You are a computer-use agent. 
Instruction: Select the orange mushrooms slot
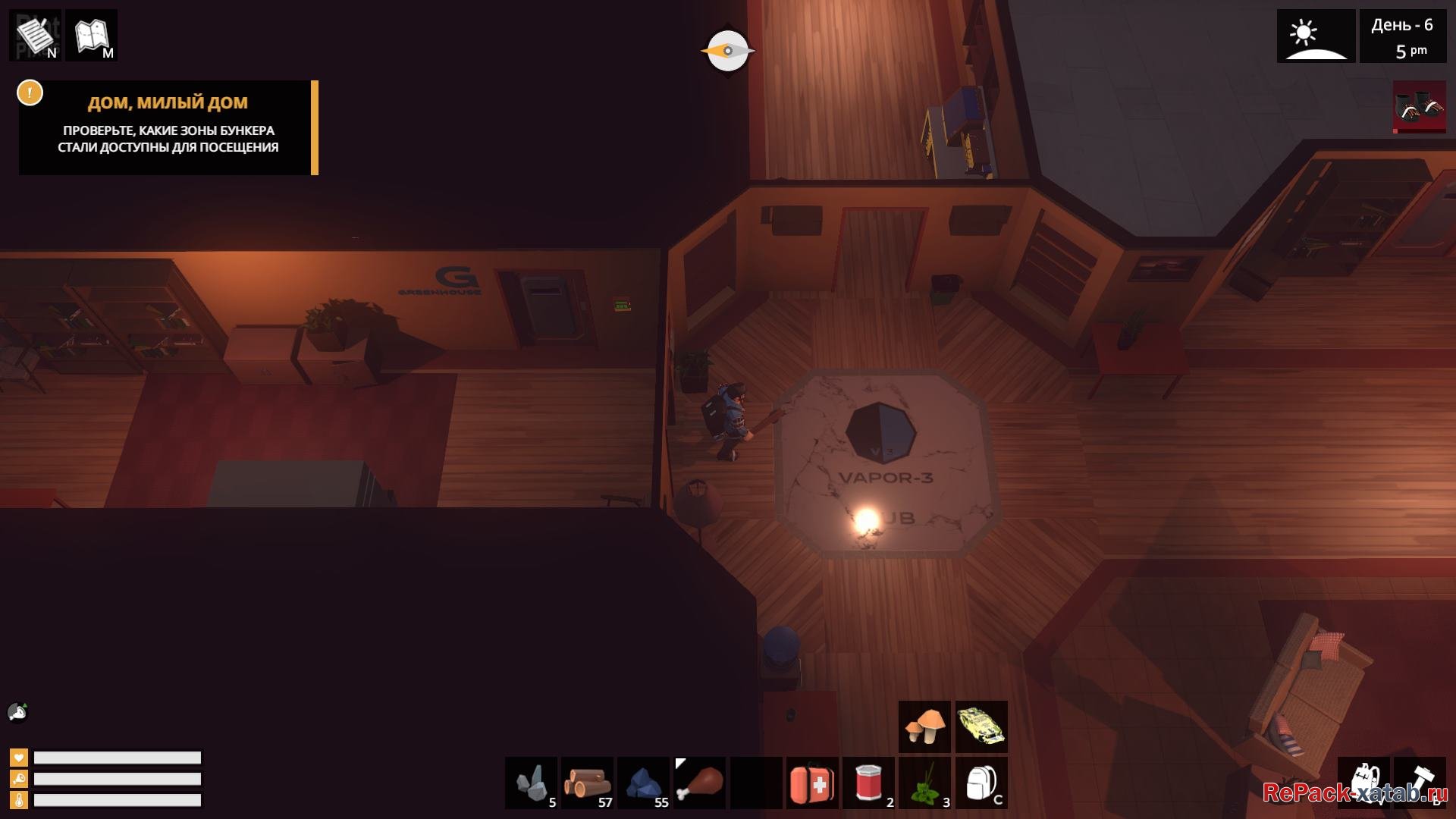(x=924, y=726)
